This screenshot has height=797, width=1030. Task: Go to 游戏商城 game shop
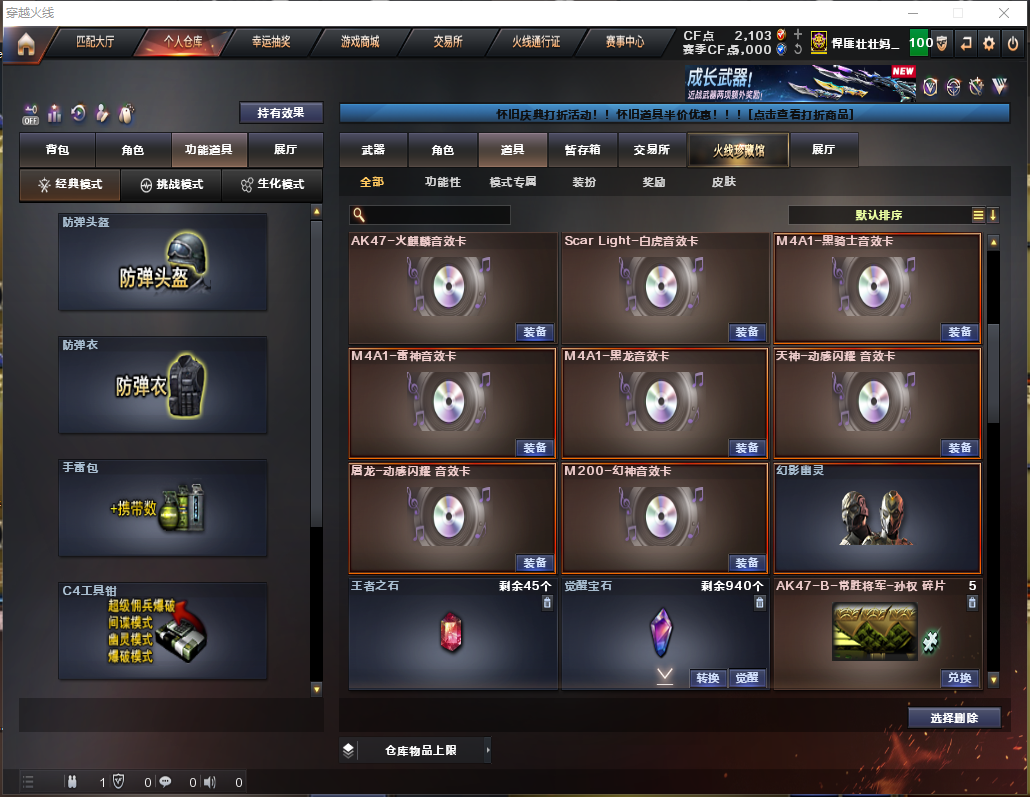pos(360,42)
